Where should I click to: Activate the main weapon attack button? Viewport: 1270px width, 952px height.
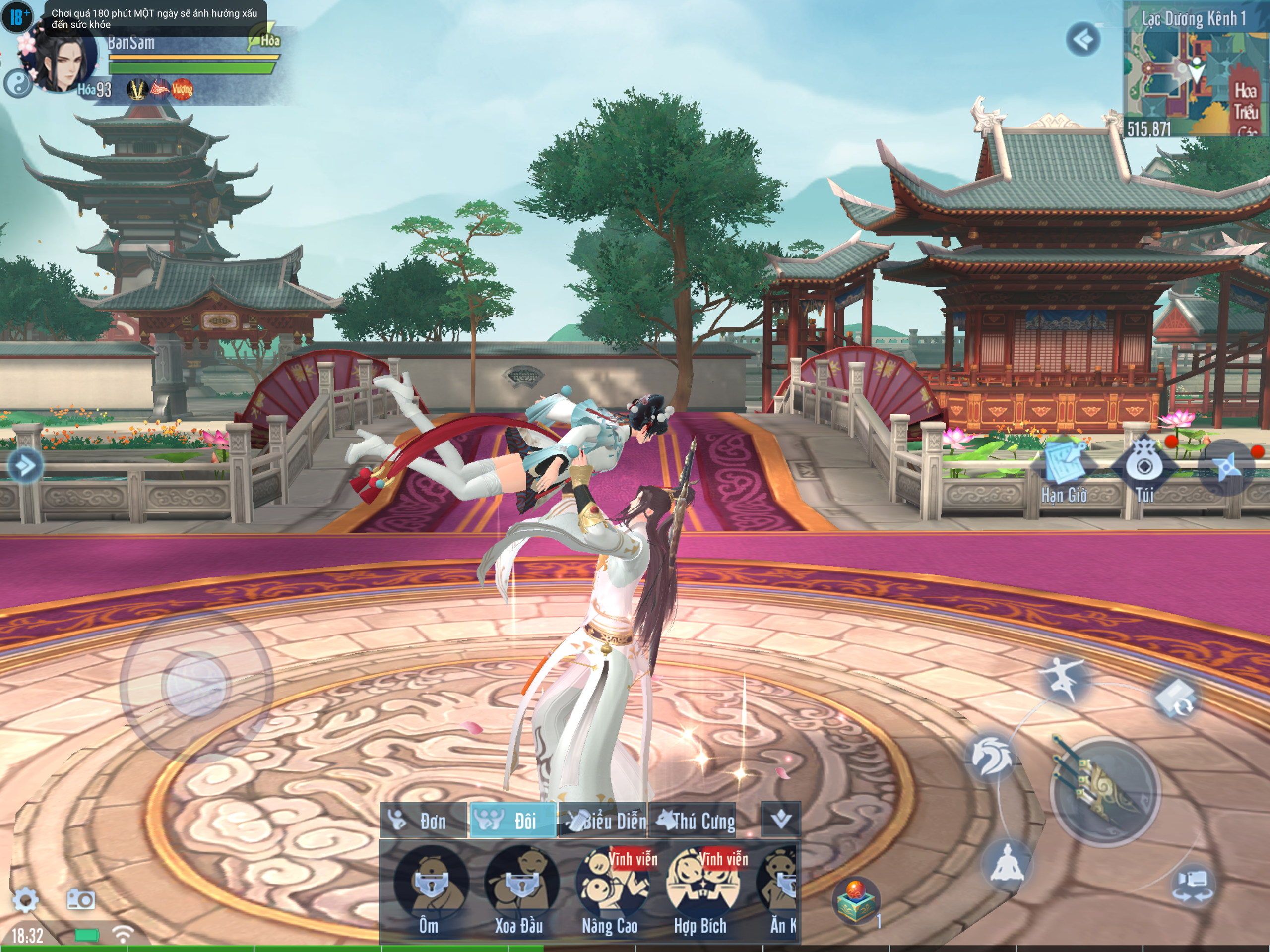1104,791
